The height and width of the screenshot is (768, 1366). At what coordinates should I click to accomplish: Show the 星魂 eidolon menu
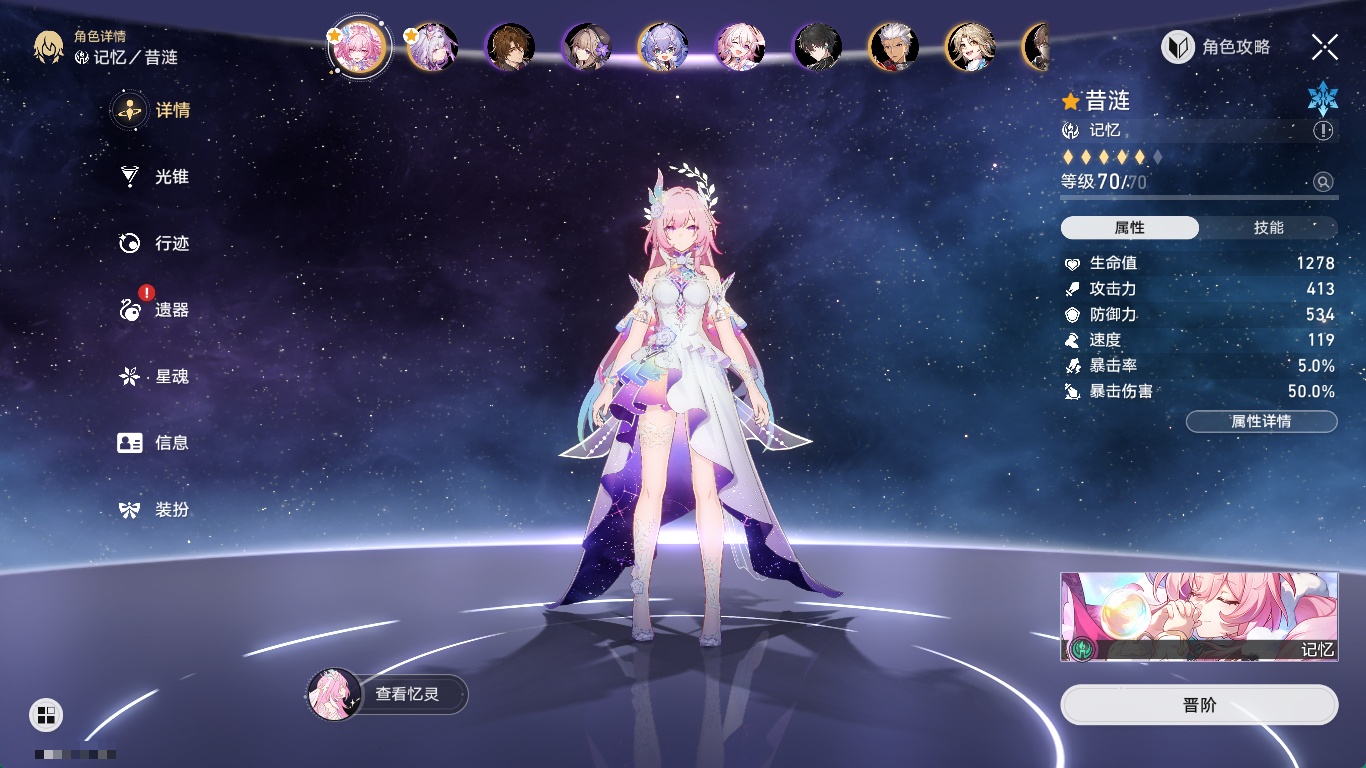[x=153, y=377]
